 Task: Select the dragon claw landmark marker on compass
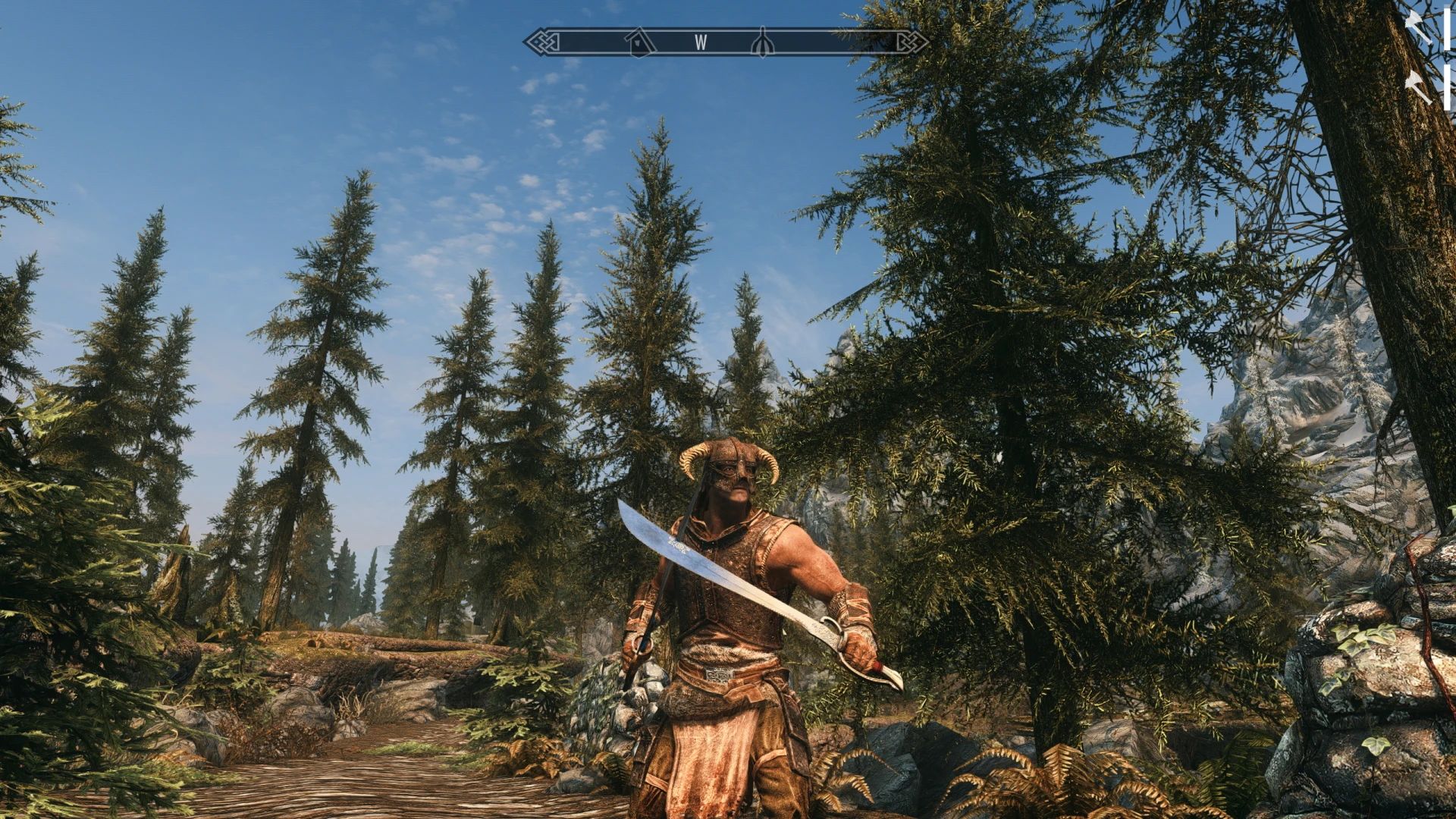(762, 40)
